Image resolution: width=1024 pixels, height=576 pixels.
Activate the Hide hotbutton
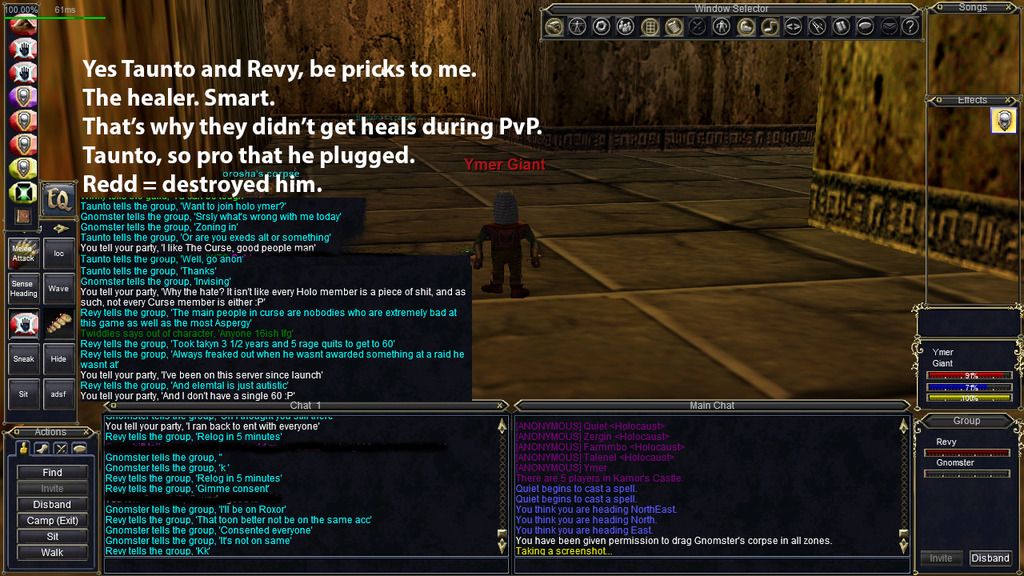pyautogui.click(x=59, y=358)
